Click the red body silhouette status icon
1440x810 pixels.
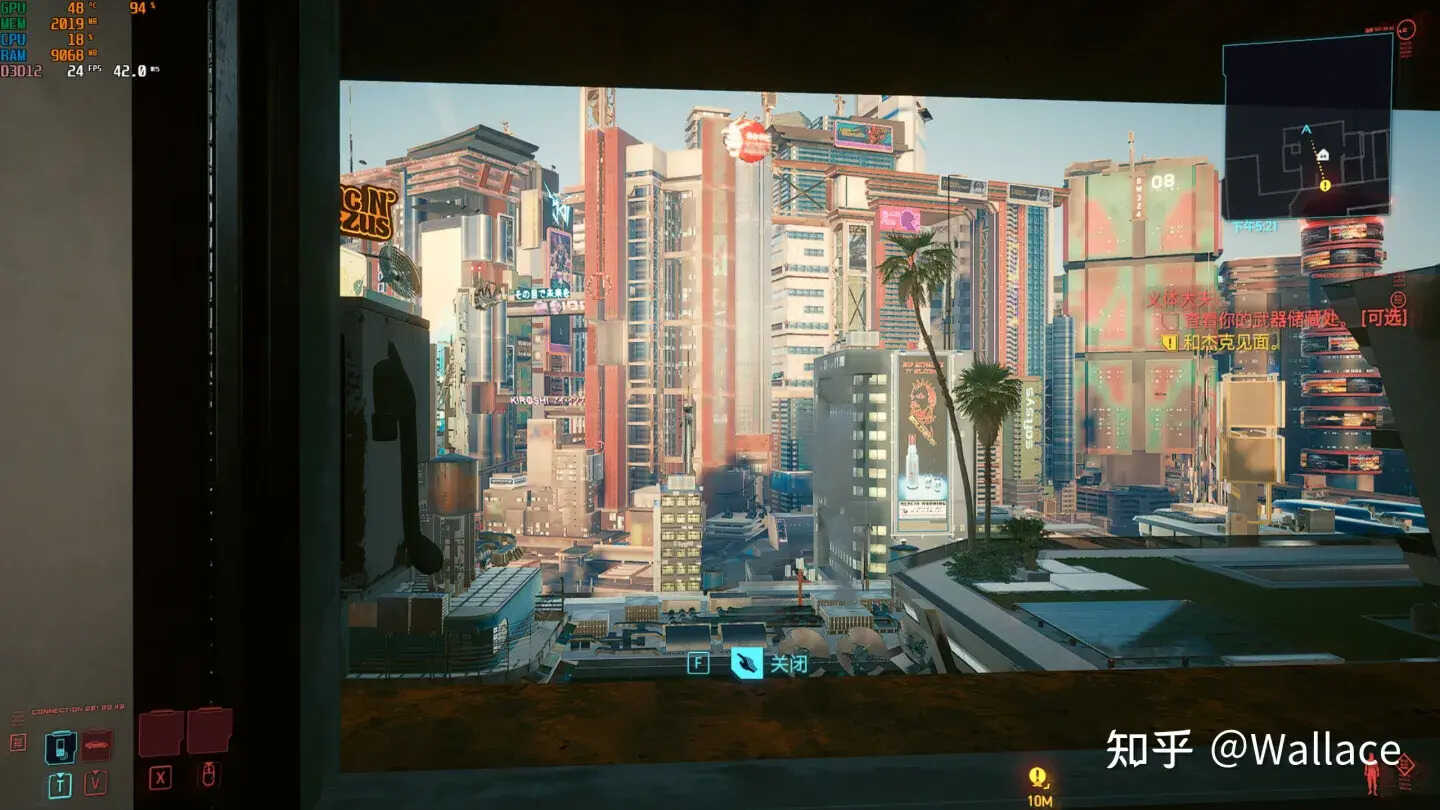click(x=1372, y=774)
